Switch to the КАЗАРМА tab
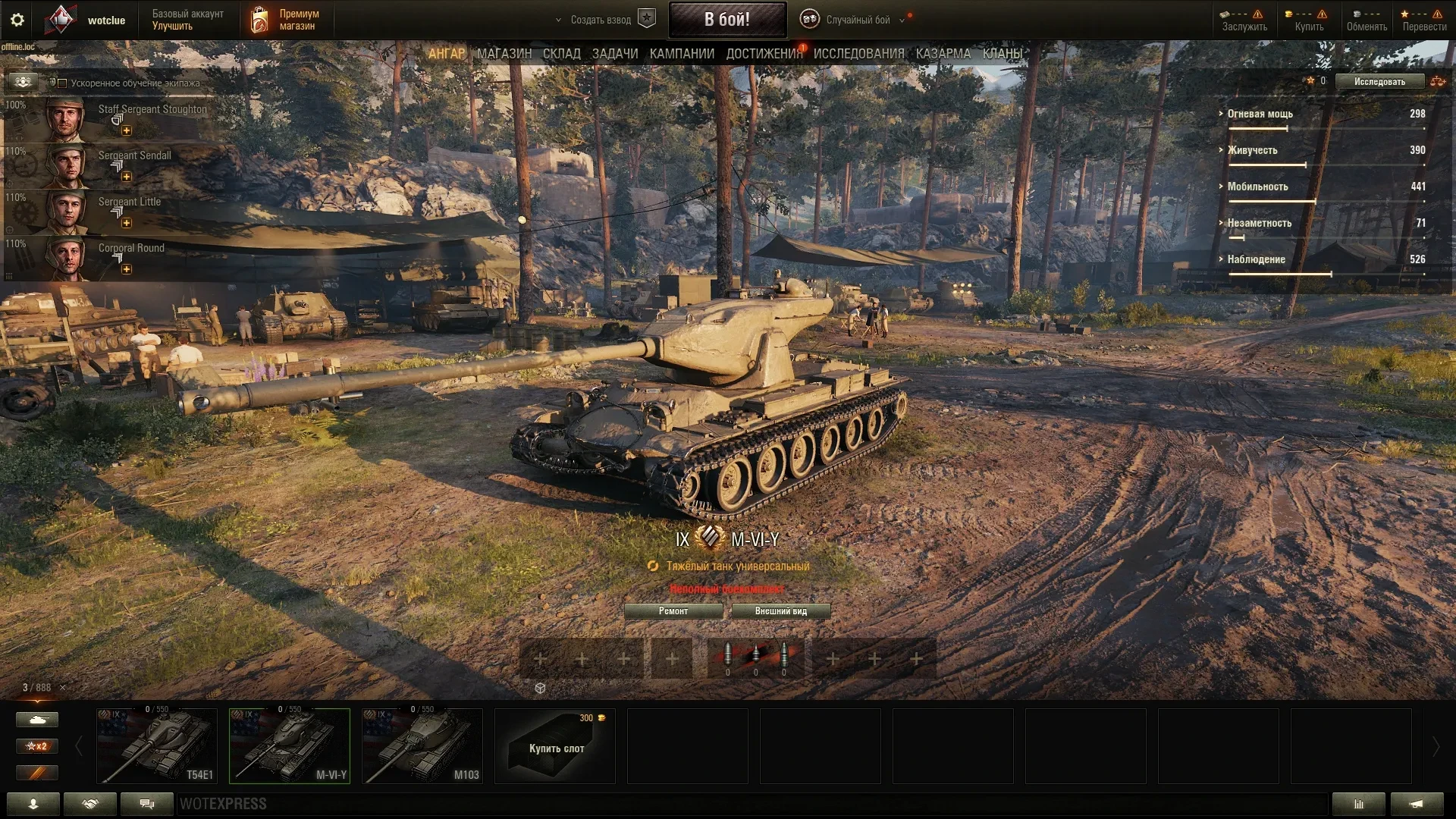This screenshot has width=1456, height=819. pos(943,54)
